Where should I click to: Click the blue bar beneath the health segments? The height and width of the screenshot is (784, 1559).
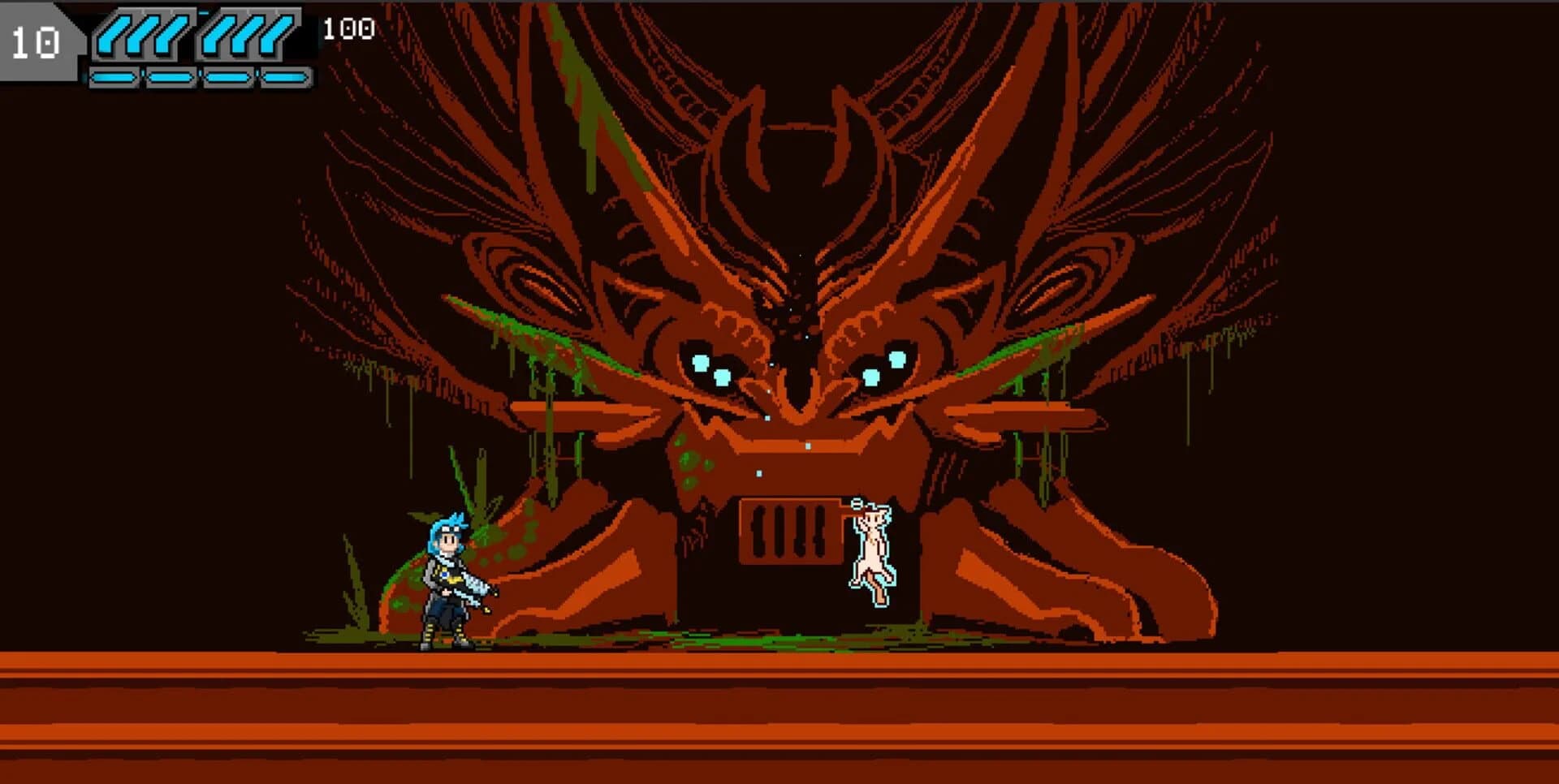[x=199, y=78]
